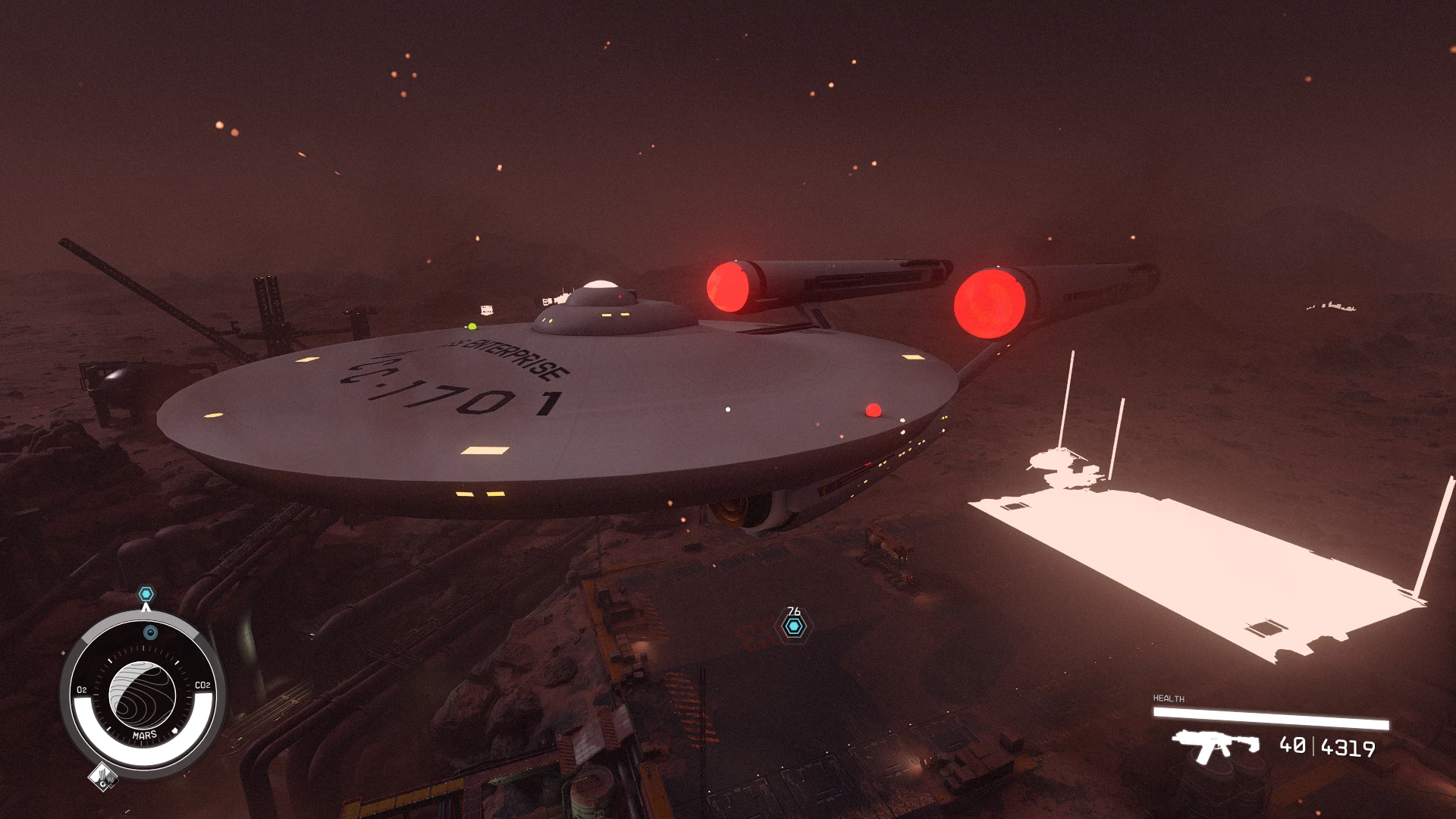Select the blue hexagon marker above the compass
Screen dimensions: 1456x819
pyautogui.click(x=146, y=594)
